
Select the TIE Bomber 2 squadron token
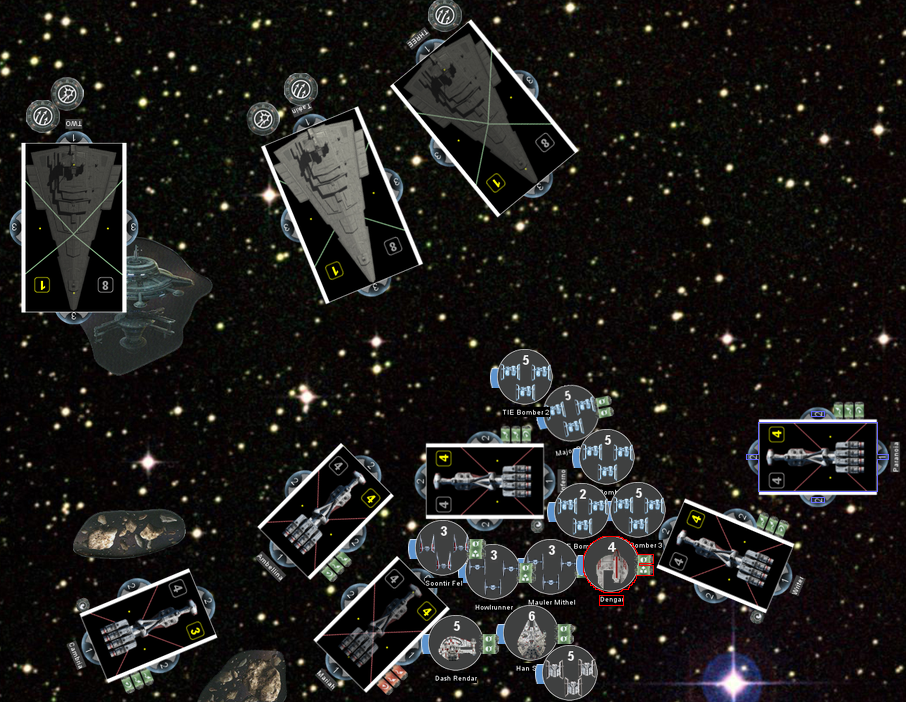[x=525, y=376]
